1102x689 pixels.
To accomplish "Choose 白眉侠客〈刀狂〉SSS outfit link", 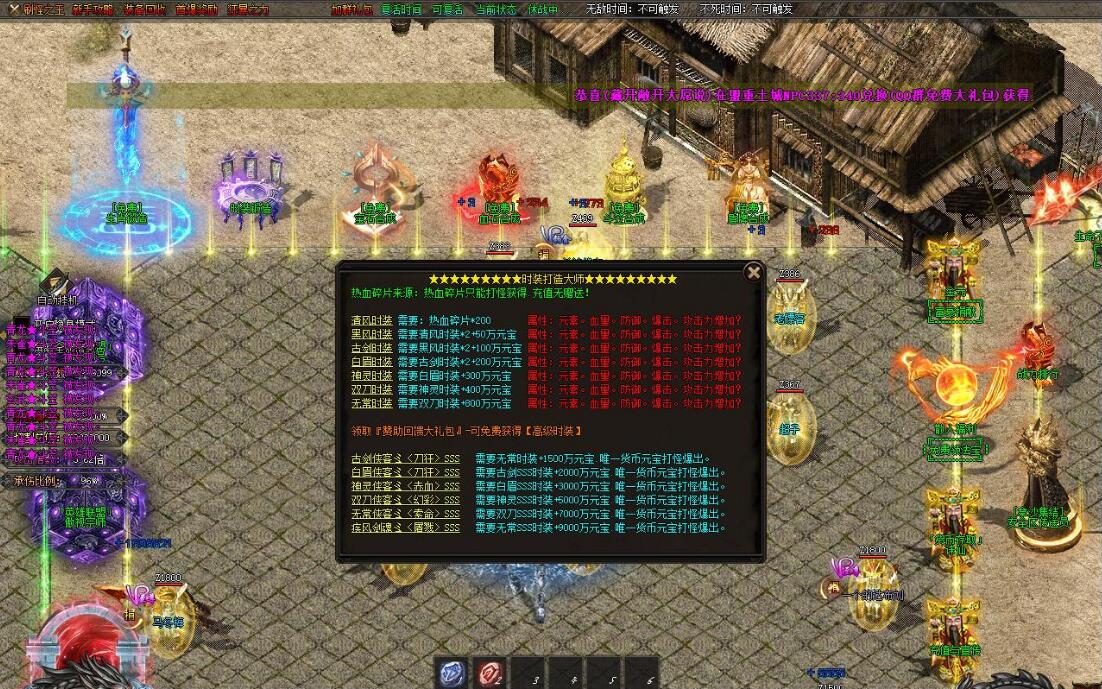I will [x=405, y=473].
